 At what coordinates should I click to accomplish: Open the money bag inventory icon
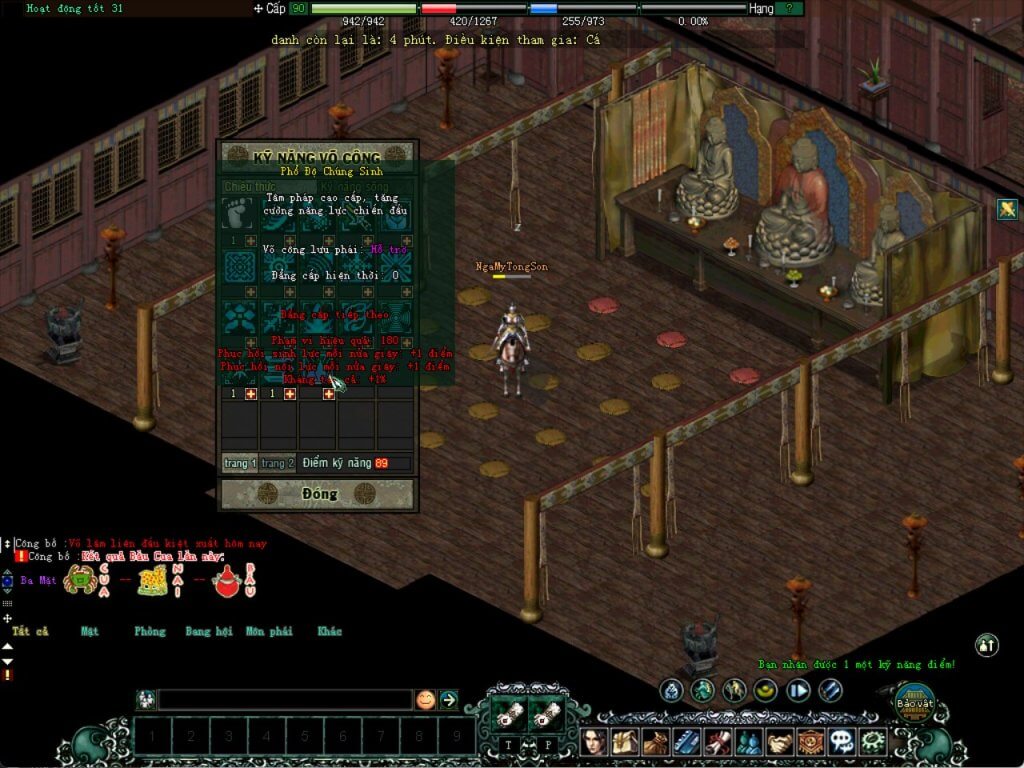click(655, 742)
